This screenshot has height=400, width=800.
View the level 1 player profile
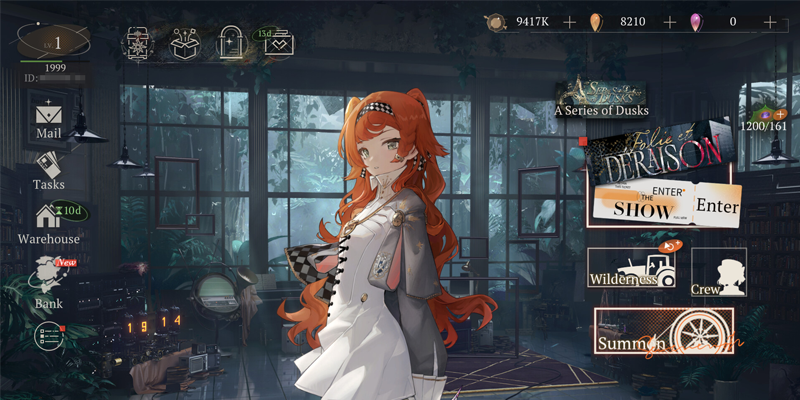(x=54, y=43)
